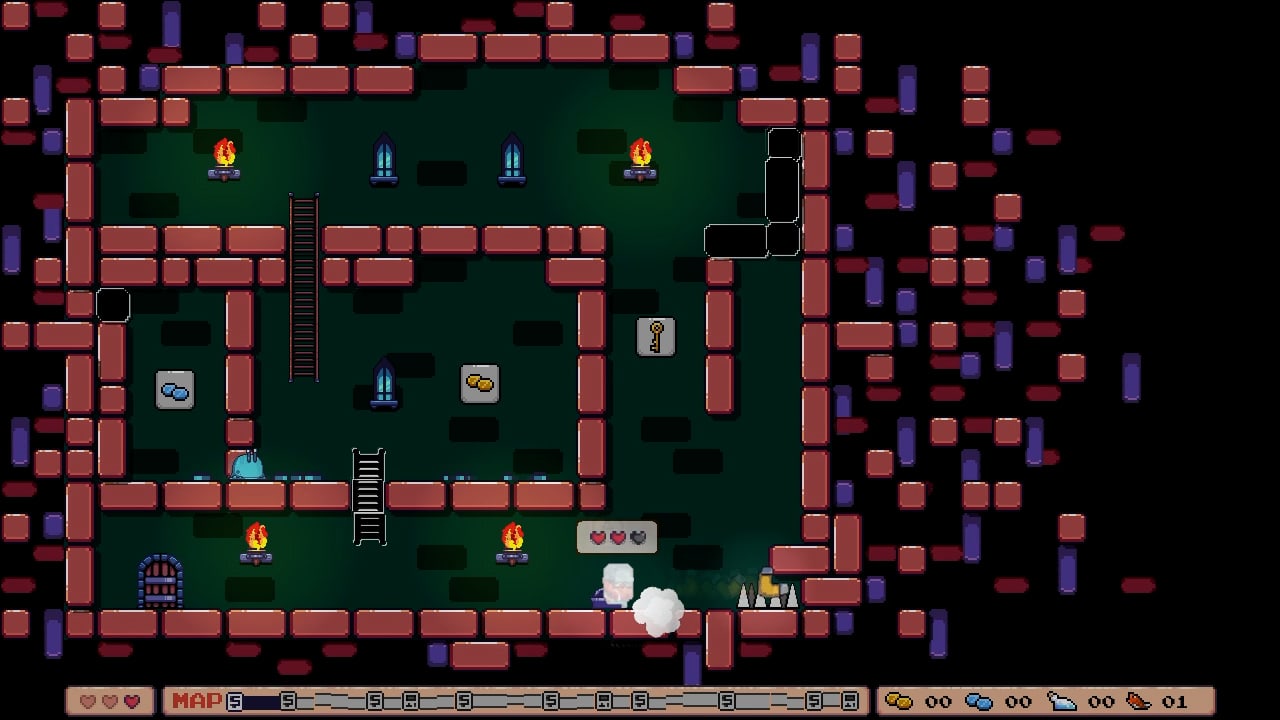The width and height of the screenshot is (1280, 720).
Task: Select the blue pills sign block
Action: [174, 390]
